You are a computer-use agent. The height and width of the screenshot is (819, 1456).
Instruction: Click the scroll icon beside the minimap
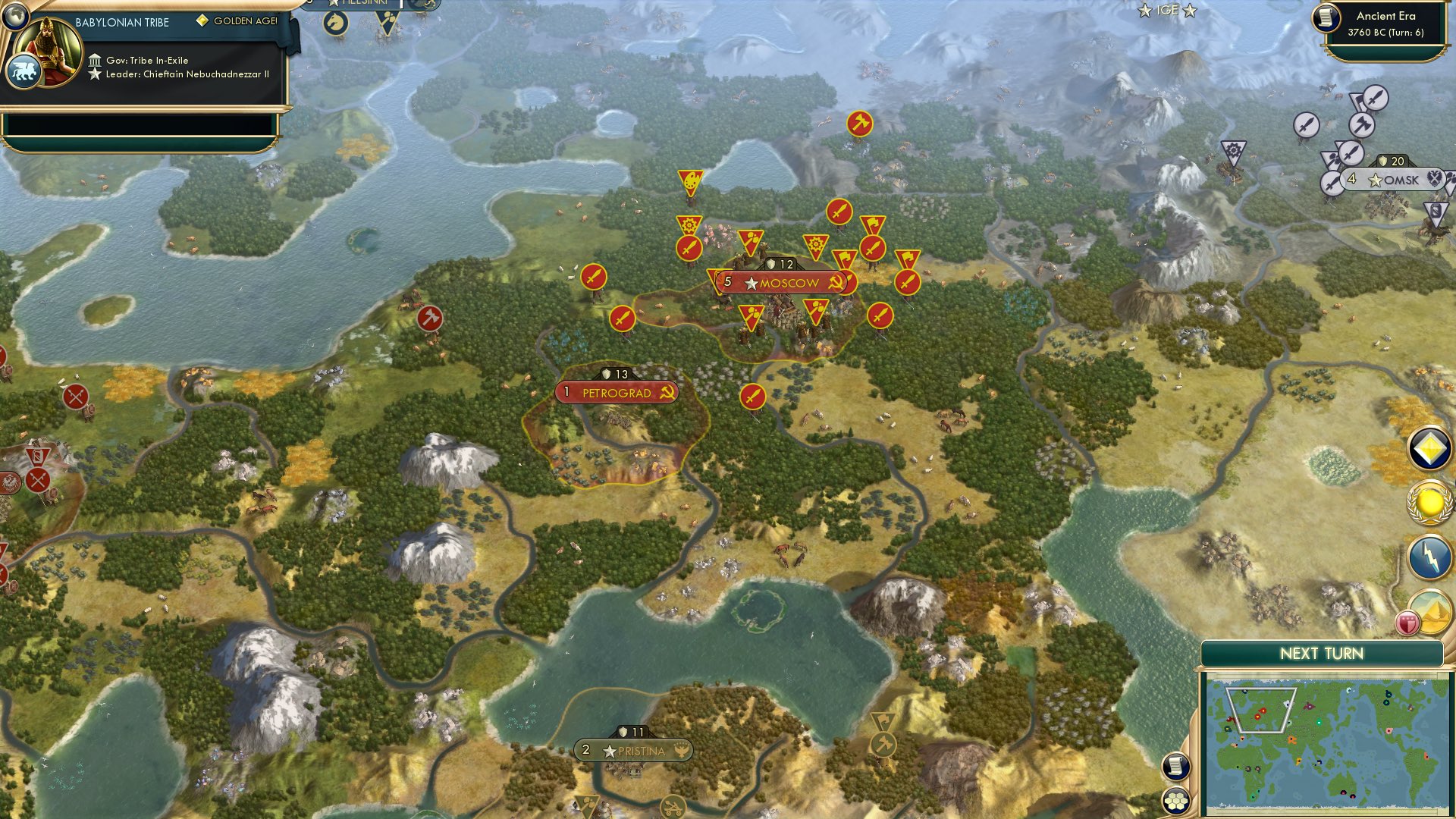click(1175, 766)
